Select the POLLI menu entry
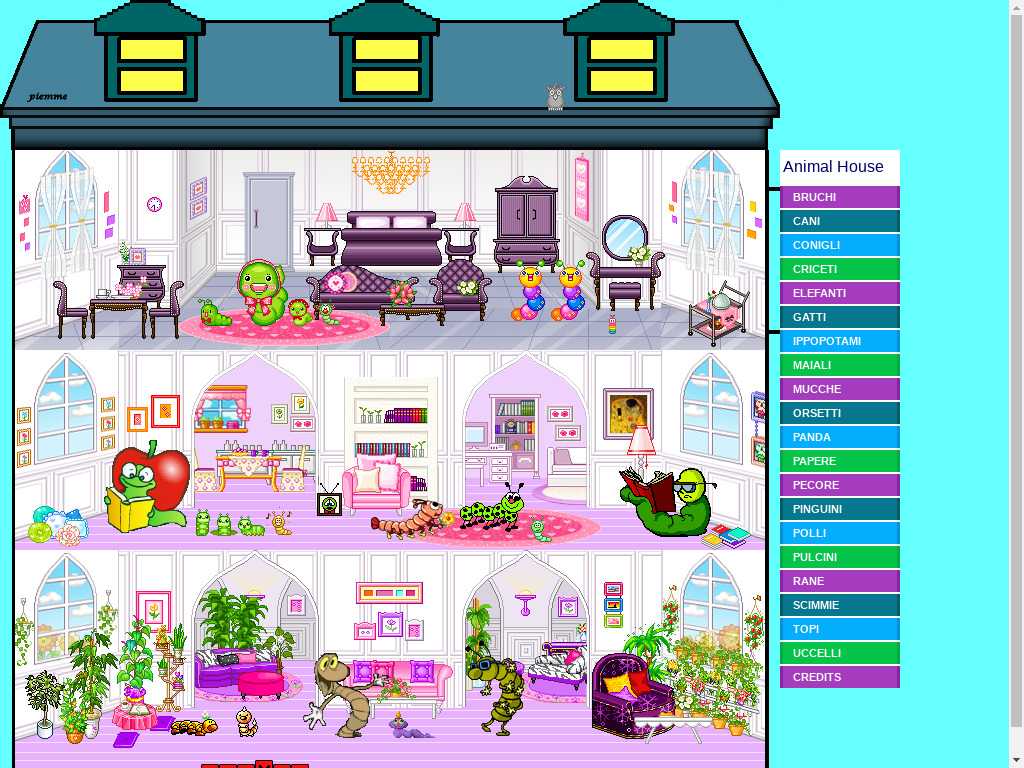The width and height of the screenshot is (1024, 768). [839, 533]
